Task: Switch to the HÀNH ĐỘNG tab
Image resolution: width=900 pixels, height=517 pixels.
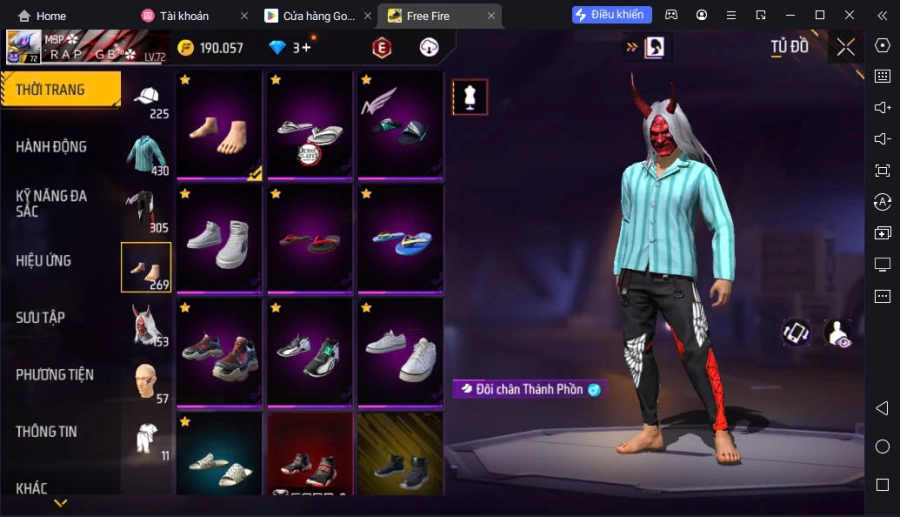Action: click(52, 147)
